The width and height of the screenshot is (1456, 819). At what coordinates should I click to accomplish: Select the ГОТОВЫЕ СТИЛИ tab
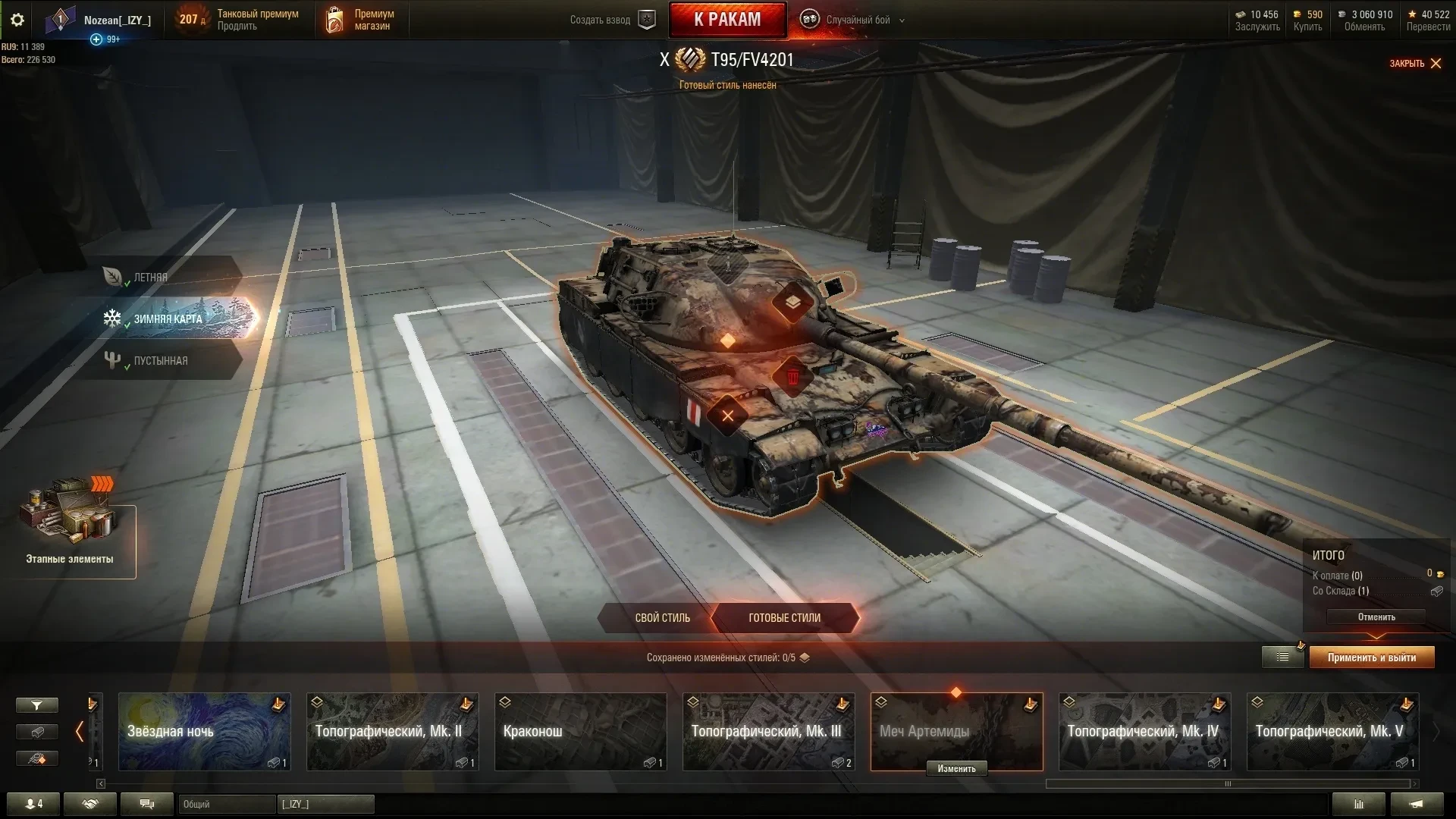coord(784,618)
